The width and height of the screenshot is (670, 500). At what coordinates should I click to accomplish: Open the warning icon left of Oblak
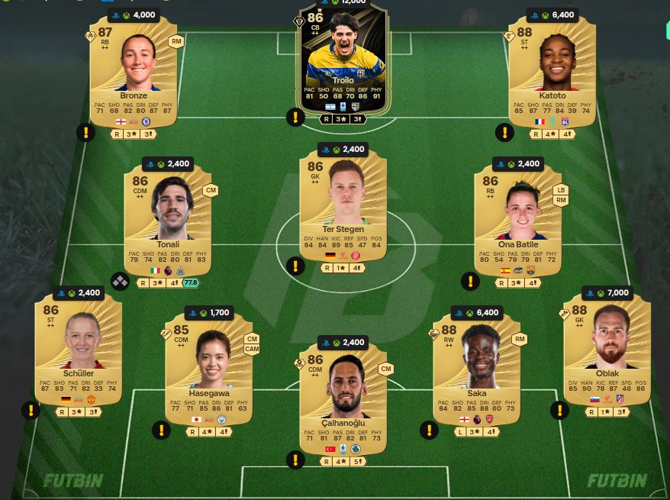coord(557,411)
